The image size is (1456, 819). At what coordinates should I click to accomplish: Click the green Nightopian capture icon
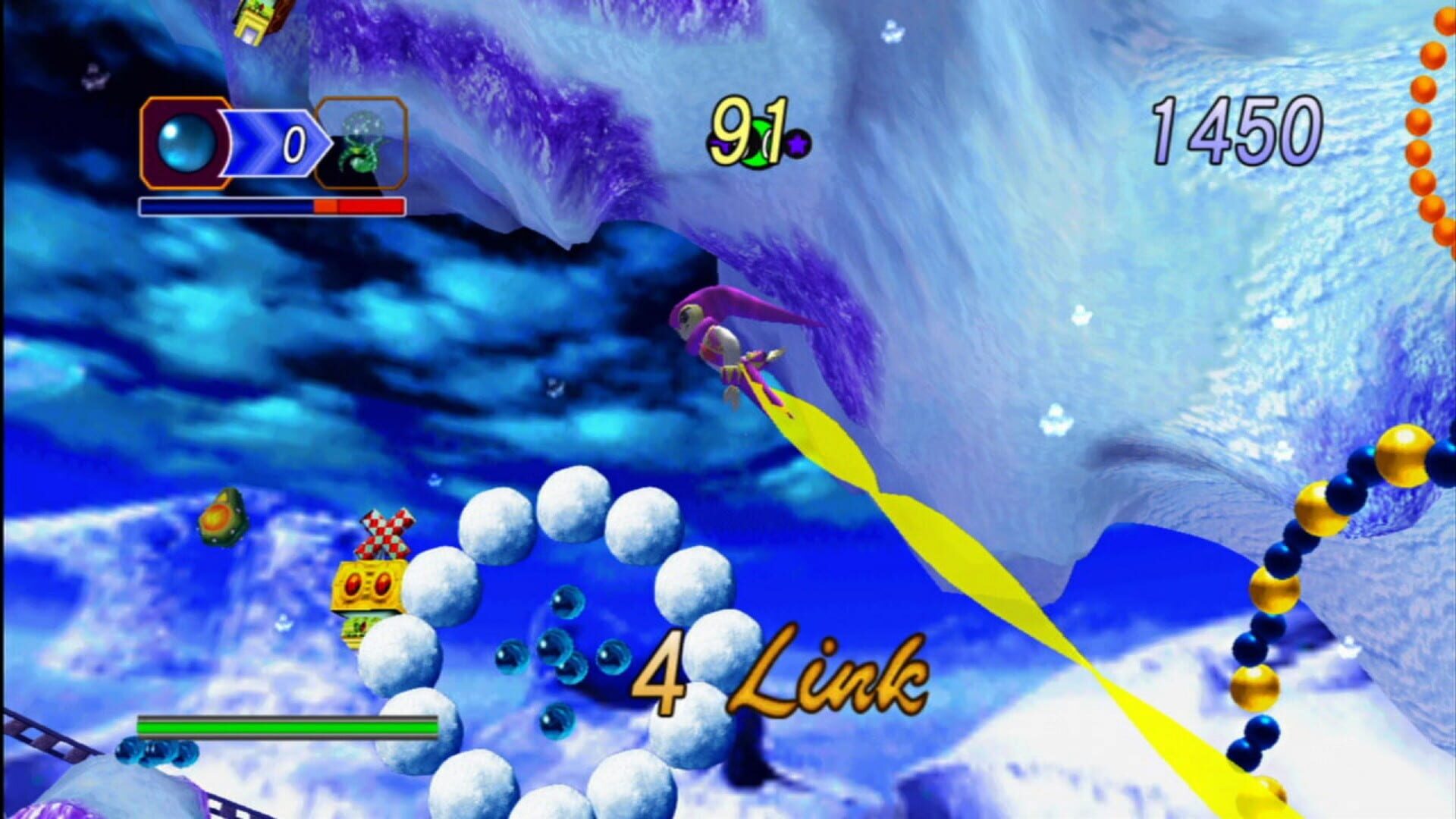pyautogui.click(x=362, y=146)
